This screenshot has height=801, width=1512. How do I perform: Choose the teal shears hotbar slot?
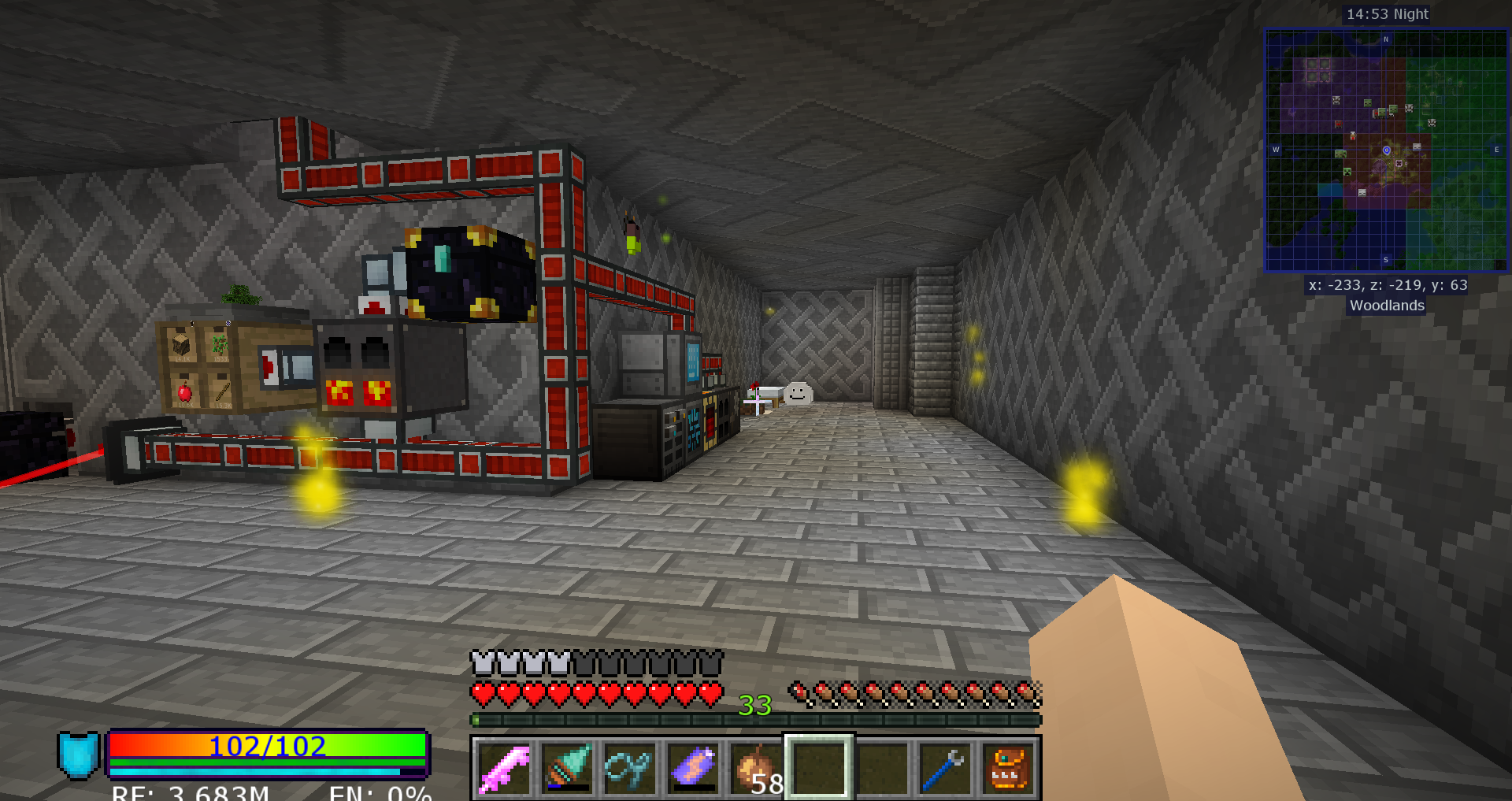630,768
